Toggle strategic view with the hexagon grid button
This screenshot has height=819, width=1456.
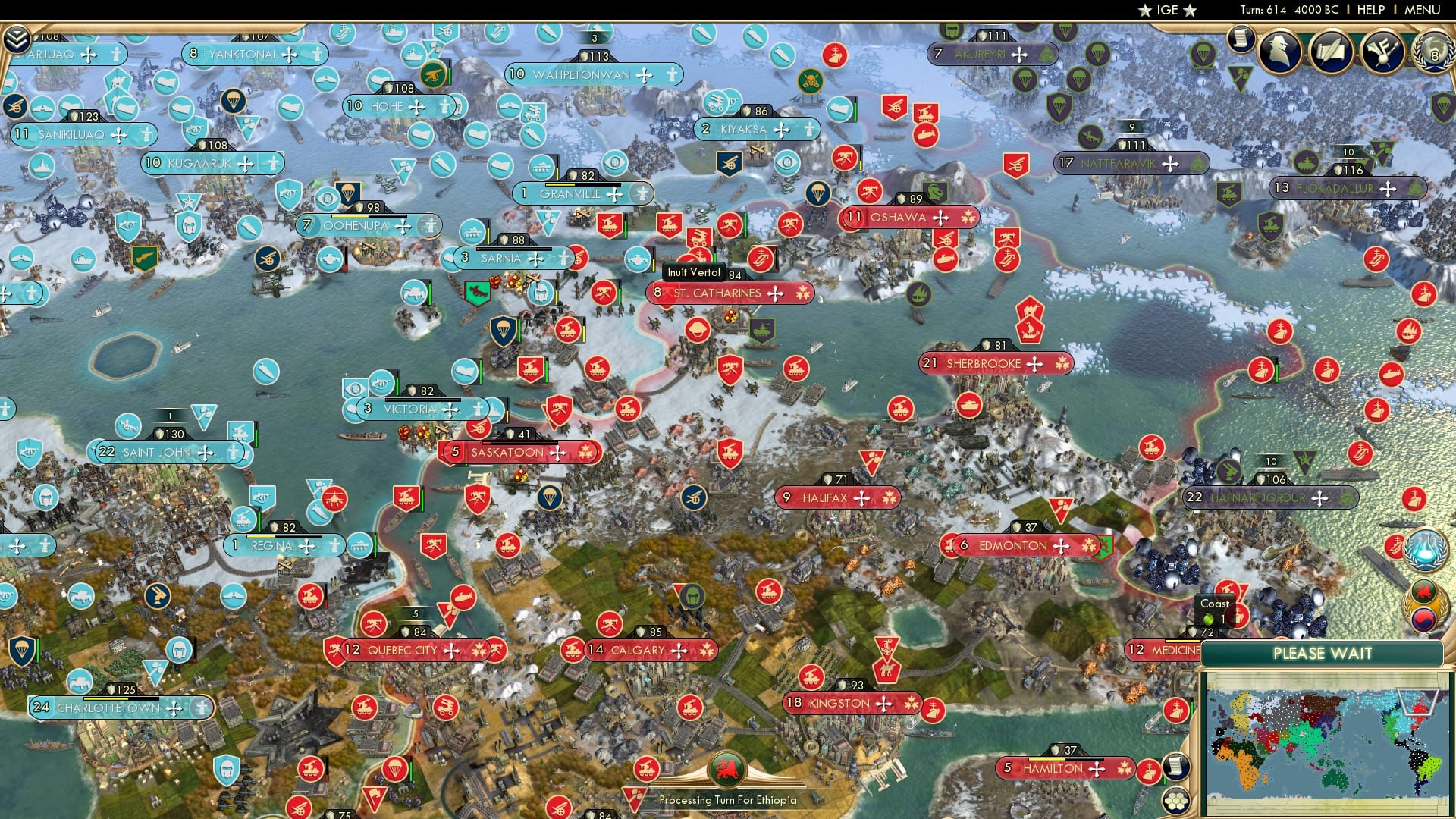(1177, 801)
